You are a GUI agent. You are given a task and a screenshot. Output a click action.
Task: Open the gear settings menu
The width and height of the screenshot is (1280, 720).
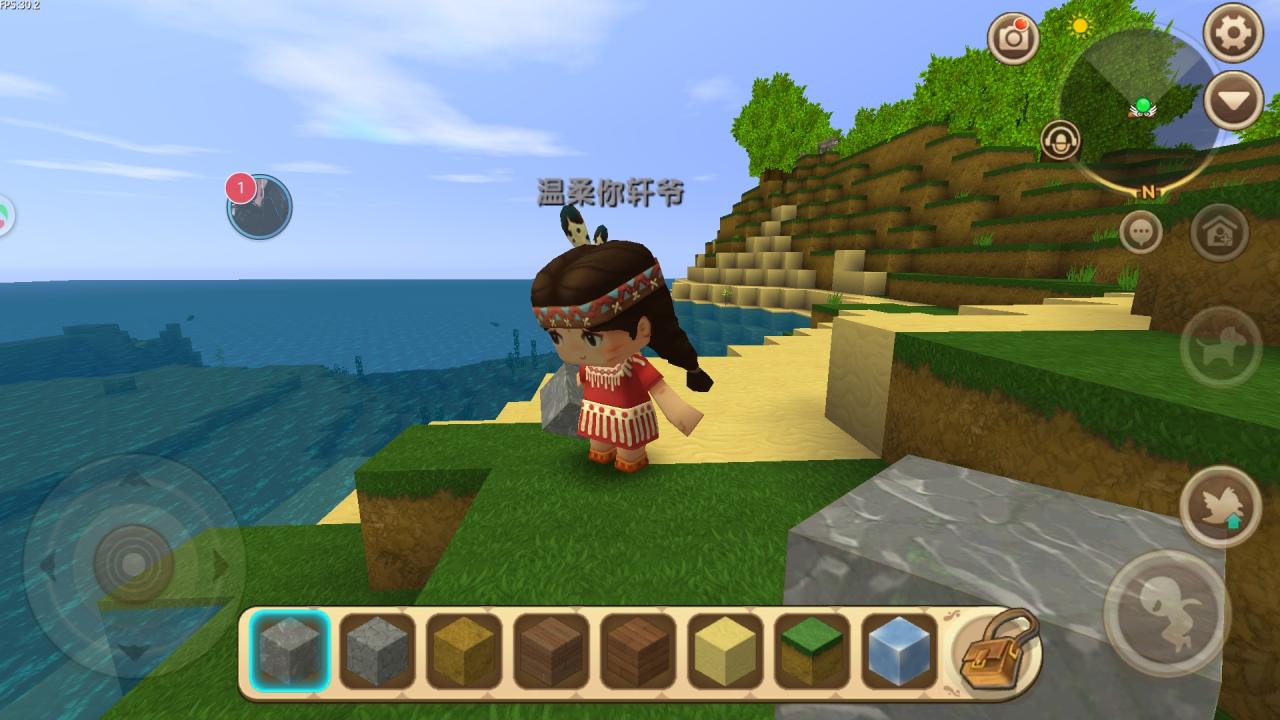coord(1232,33)
